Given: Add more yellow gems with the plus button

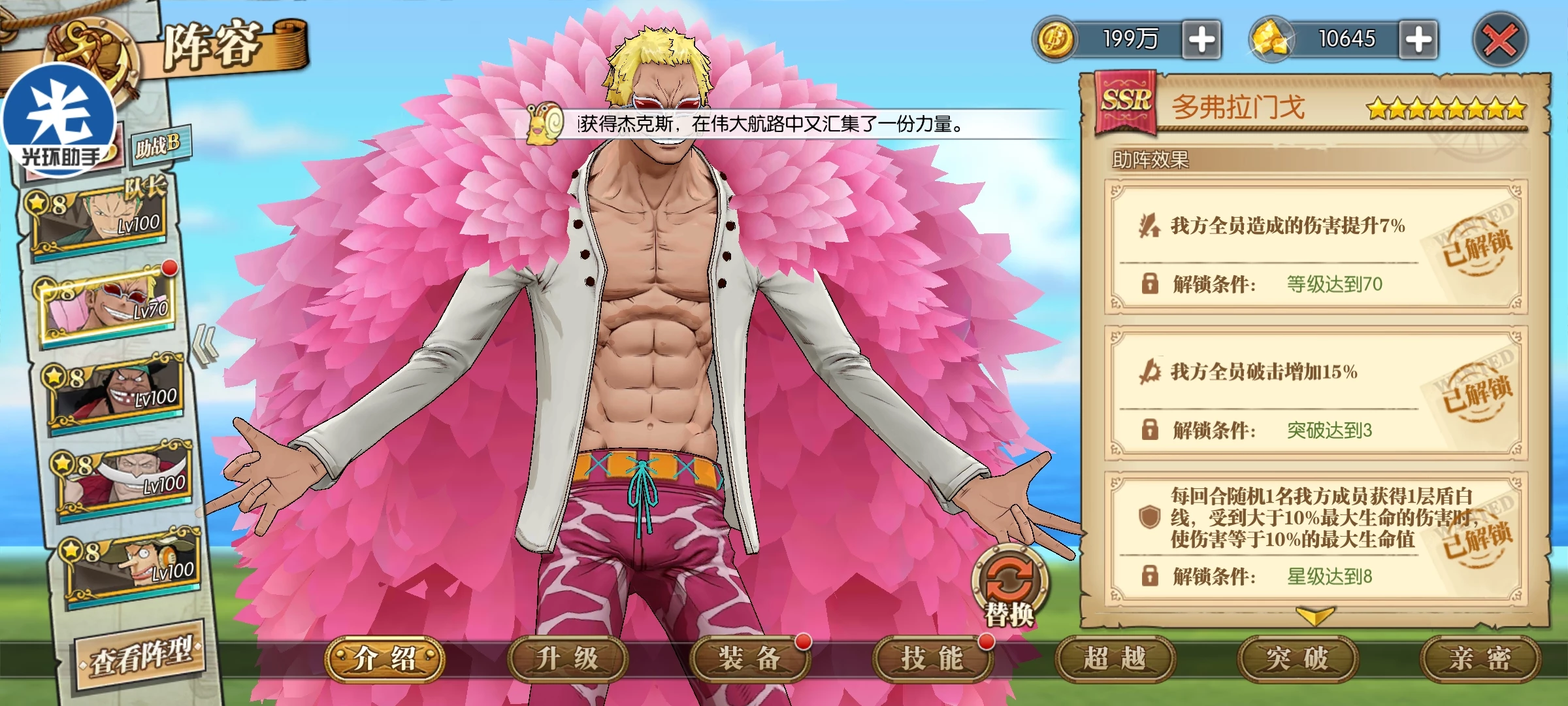Looking at the screenshot, I should coord(1418,41).
